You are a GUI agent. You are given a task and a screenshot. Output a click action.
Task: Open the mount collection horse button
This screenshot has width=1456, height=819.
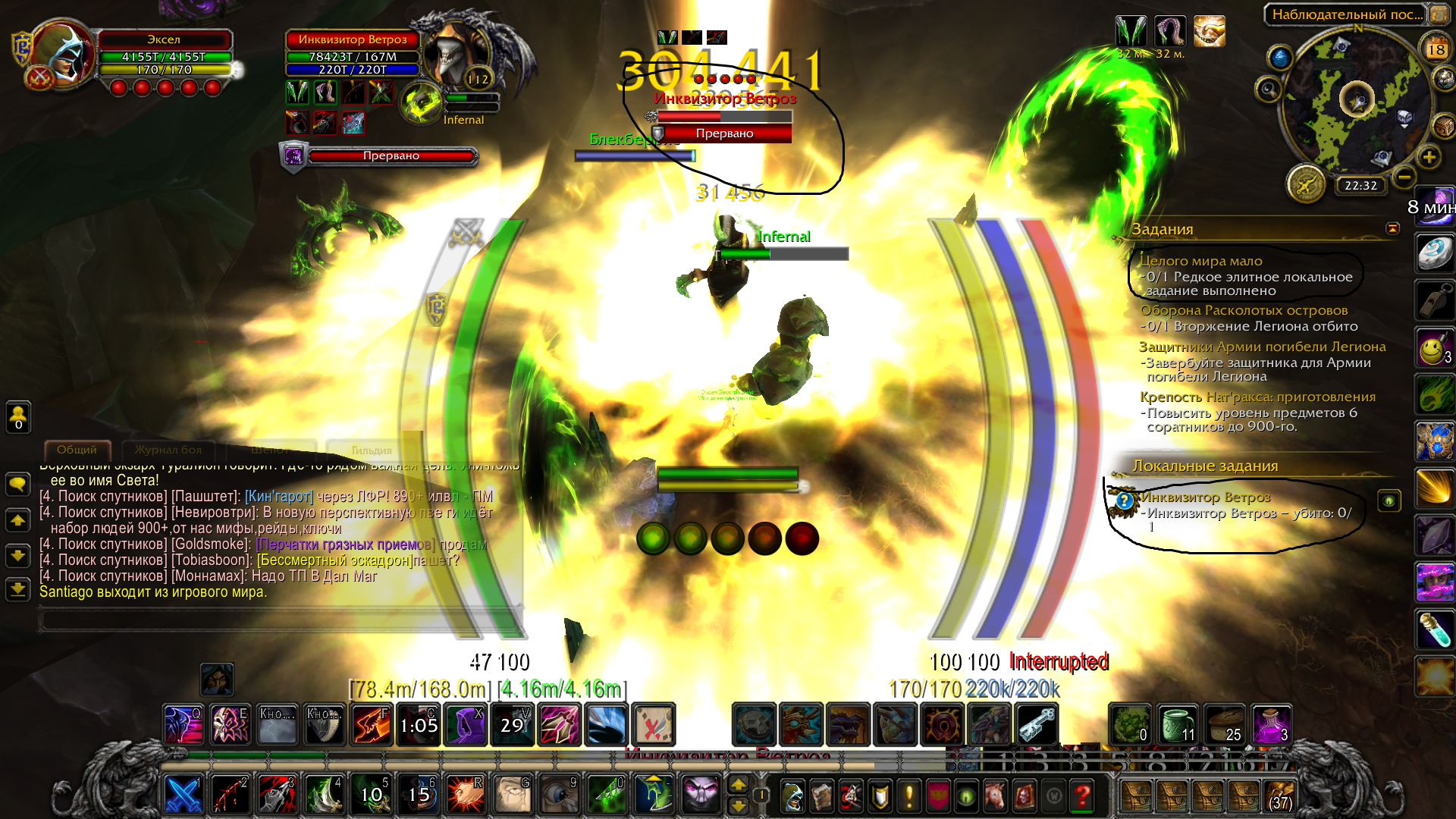click(x=995, y=796)
